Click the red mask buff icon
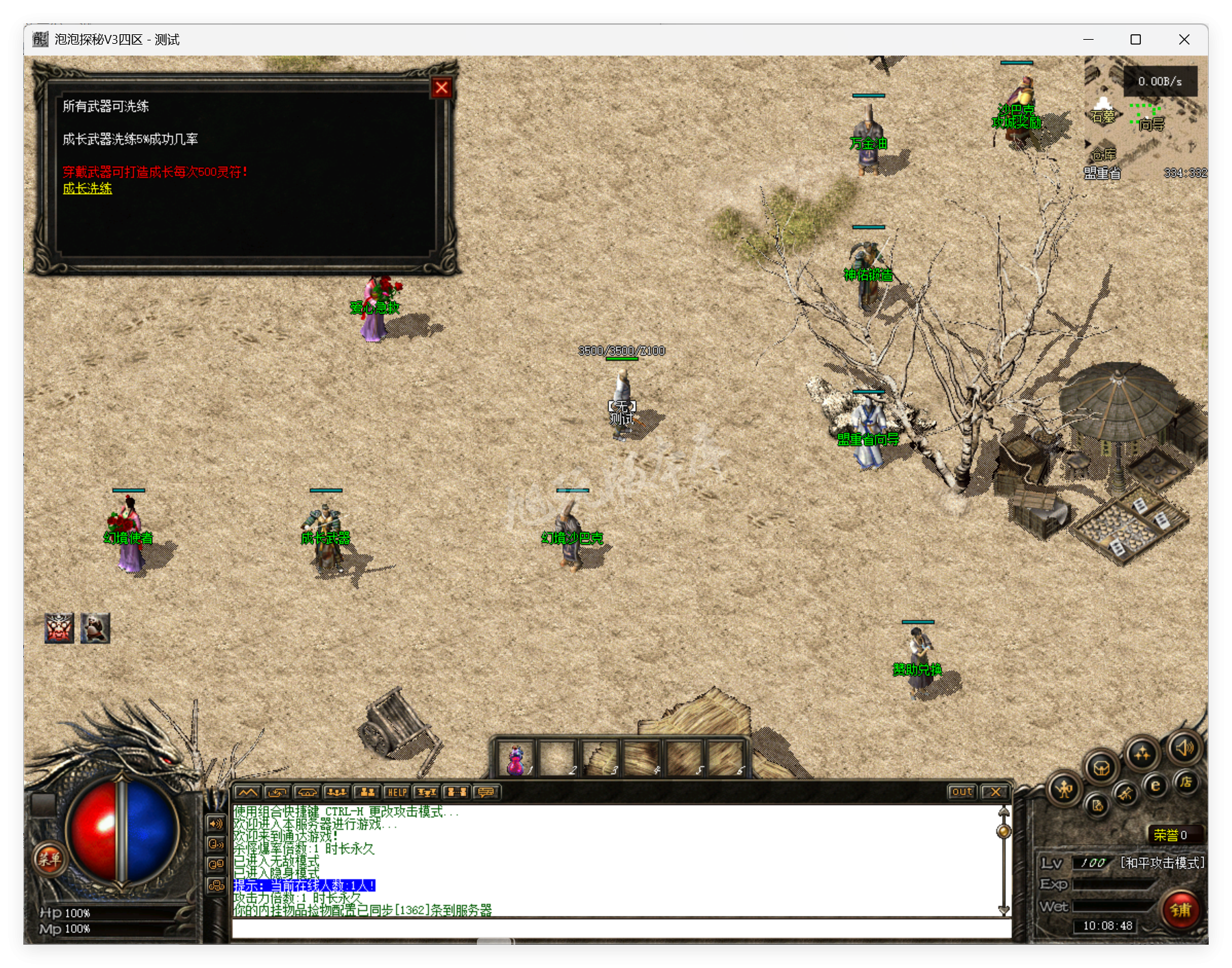This screenshot has width=1232, height=968. point(60,628)
